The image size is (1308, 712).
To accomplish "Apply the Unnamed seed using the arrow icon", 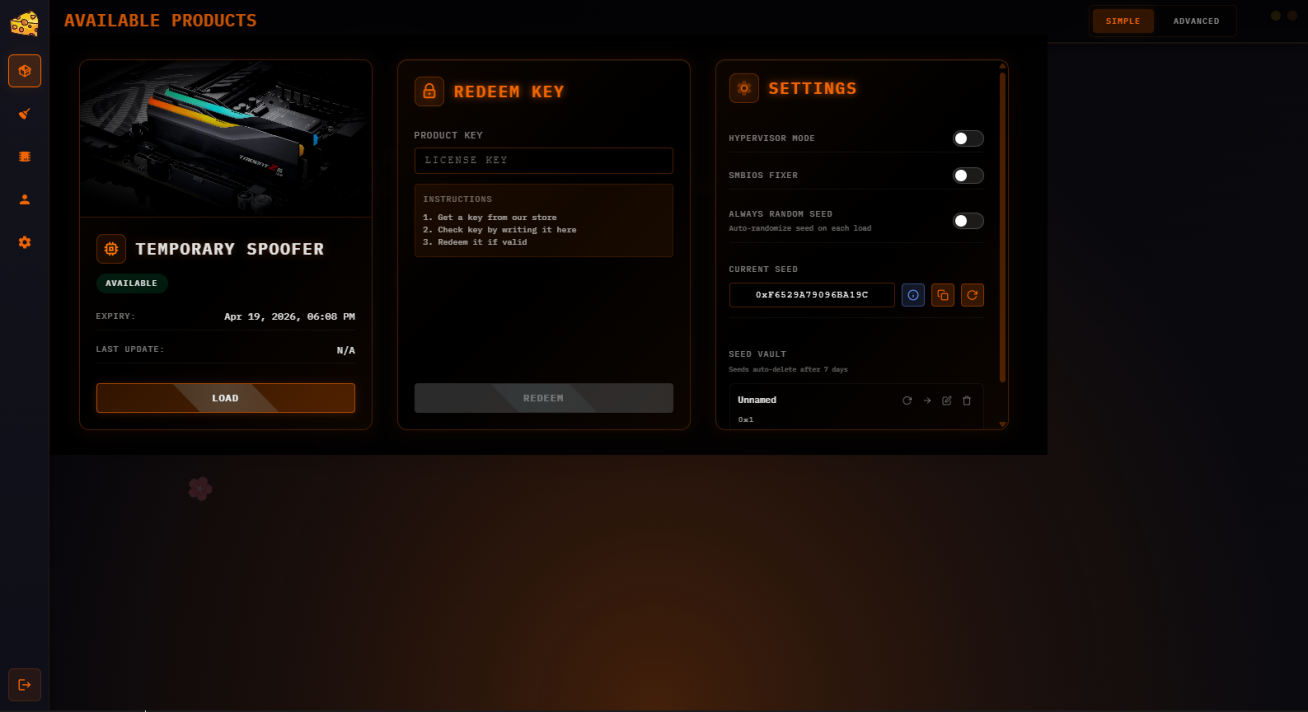I will (x=927, y=400).
